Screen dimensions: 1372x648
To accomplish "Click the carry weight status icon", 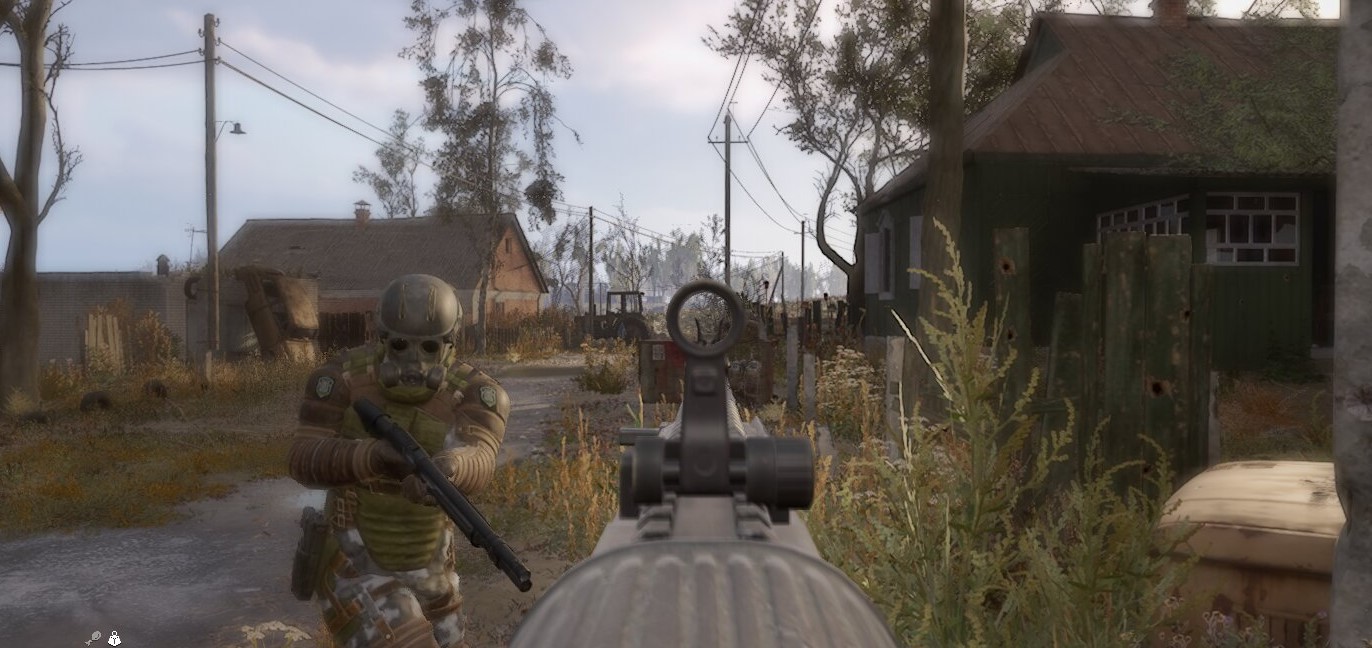I will 114,637.
